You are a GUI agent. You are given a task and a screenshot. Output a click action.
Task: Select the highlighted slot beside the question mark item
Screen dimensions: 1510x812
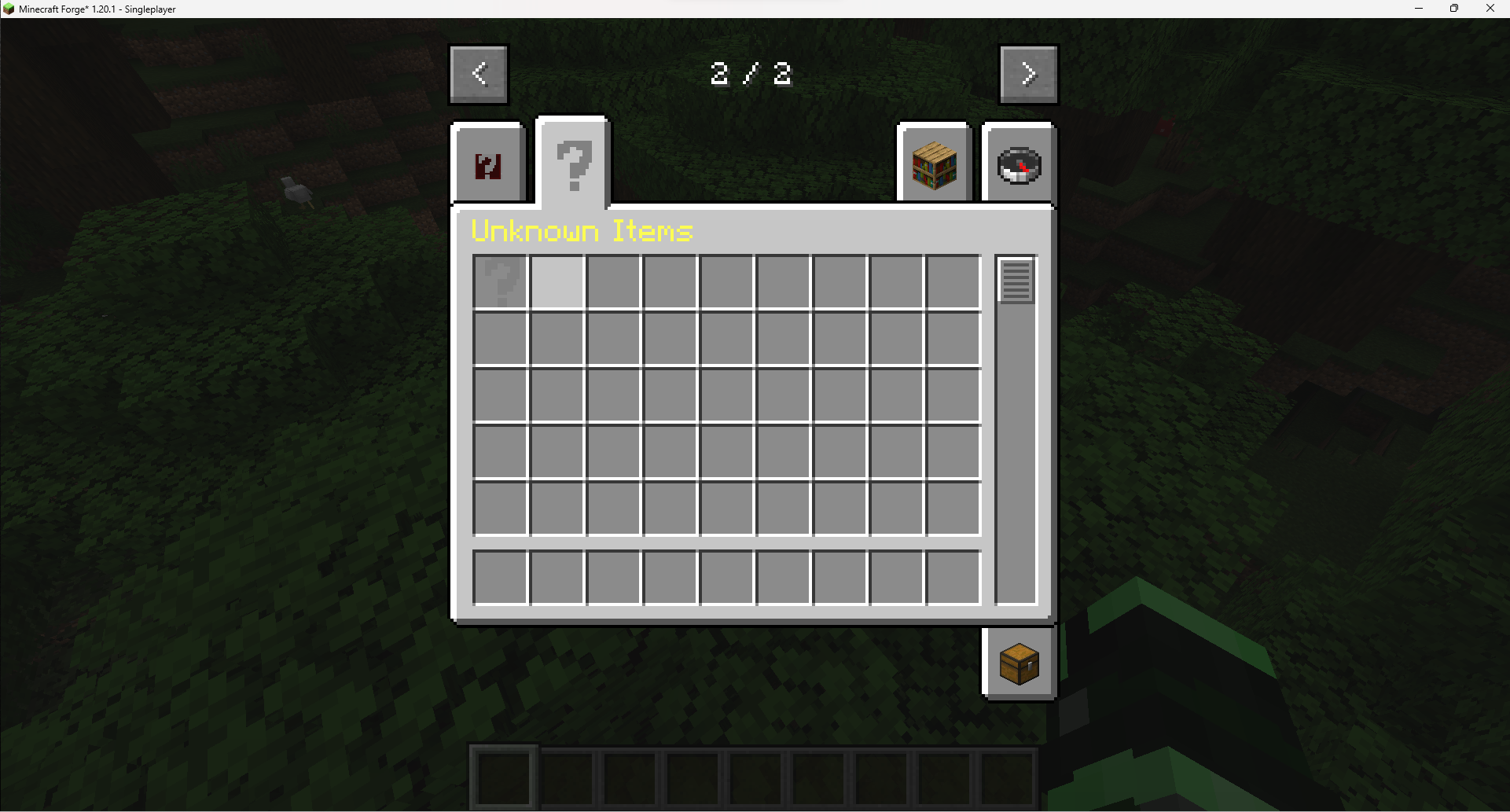pos(557,281)
